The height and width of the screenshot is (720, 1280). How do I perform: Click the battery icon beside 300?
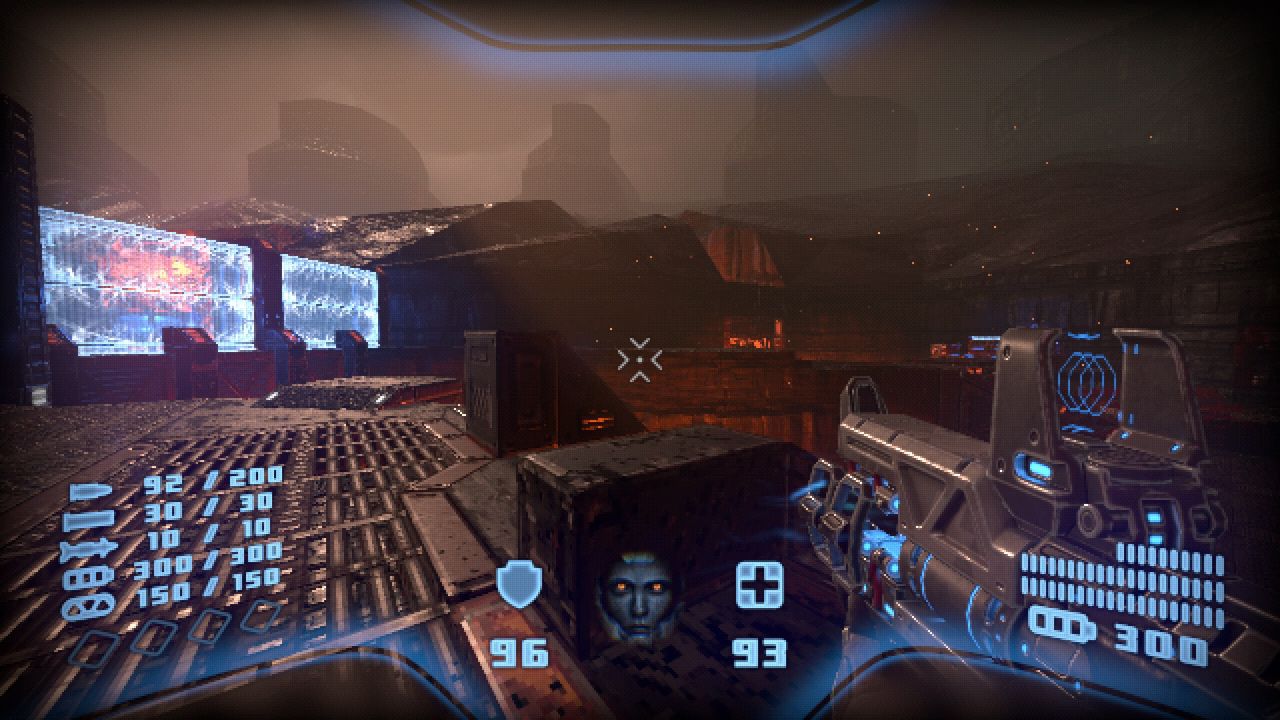[1064, 624]
